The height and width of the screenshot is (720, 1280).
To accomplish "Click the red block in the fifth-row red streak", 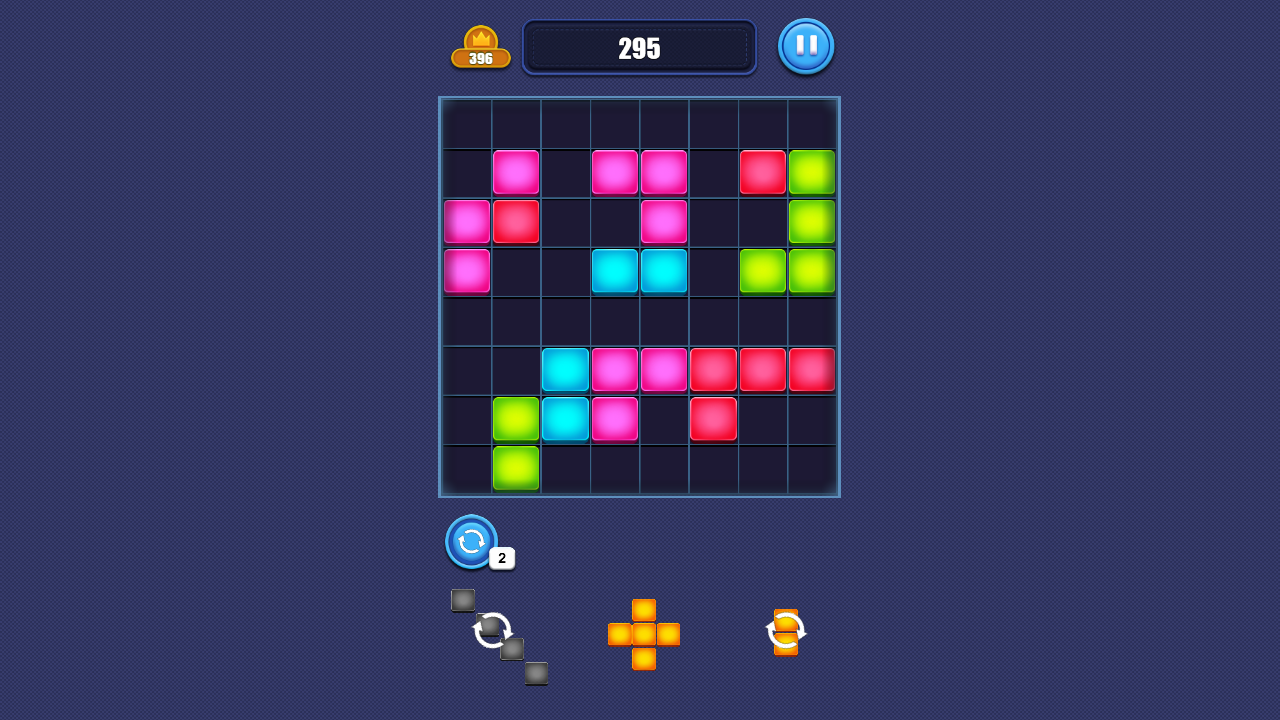I will tap(763, 369).
